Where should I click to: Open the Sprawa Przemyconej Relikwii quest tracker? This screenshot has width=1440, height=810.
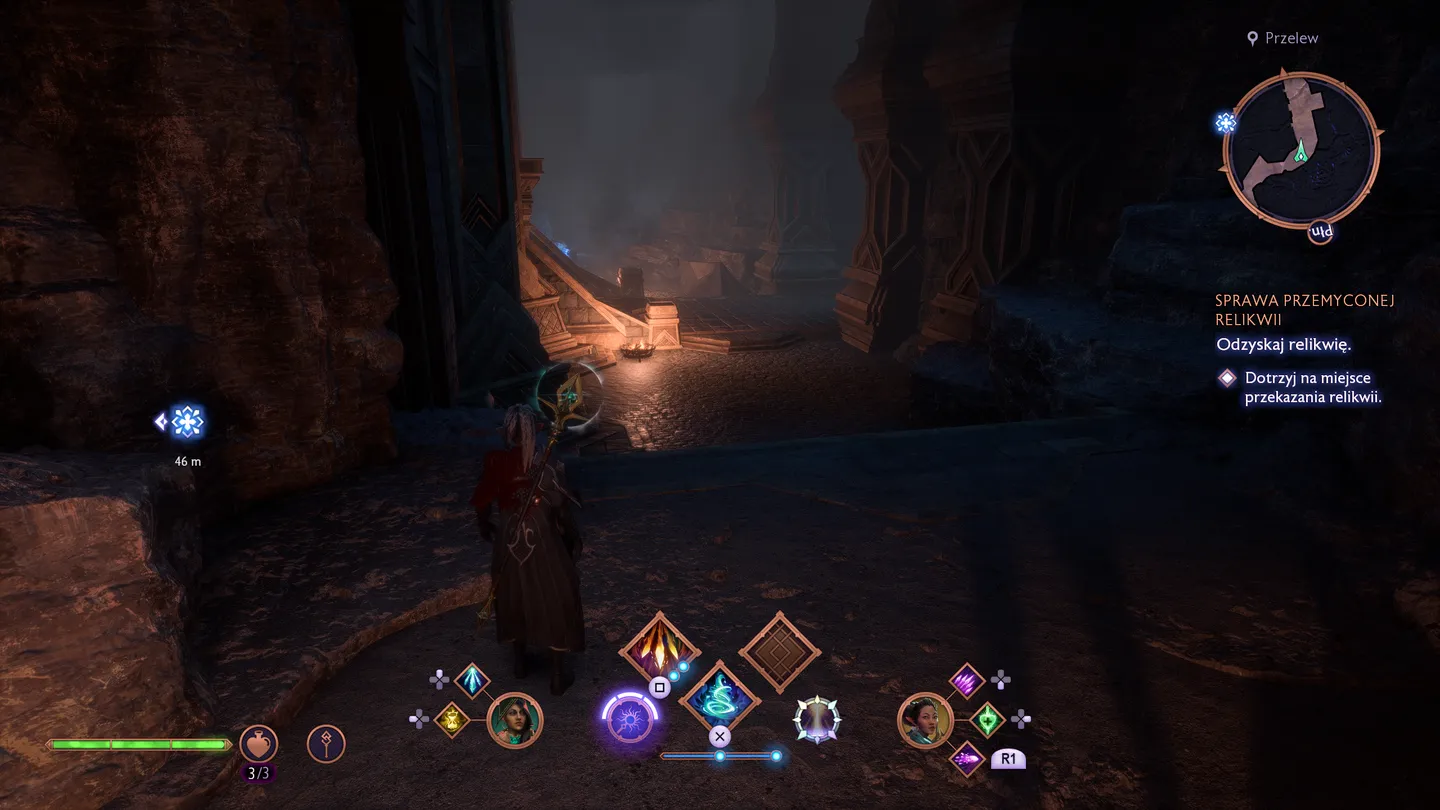tap(1304, 310)
